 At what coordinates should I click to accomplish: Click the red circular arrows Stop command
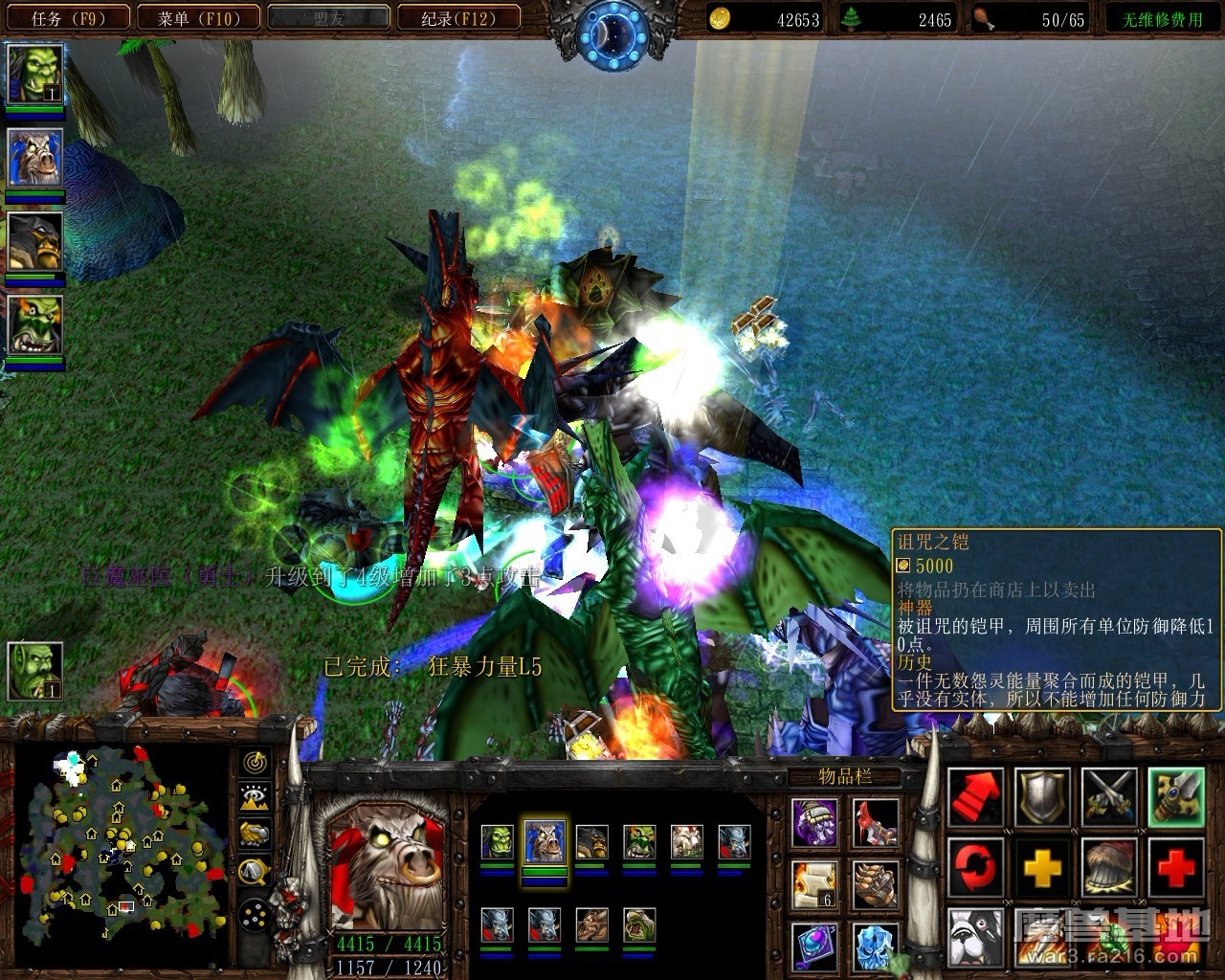pyautogui.click(x=975, y=867)
